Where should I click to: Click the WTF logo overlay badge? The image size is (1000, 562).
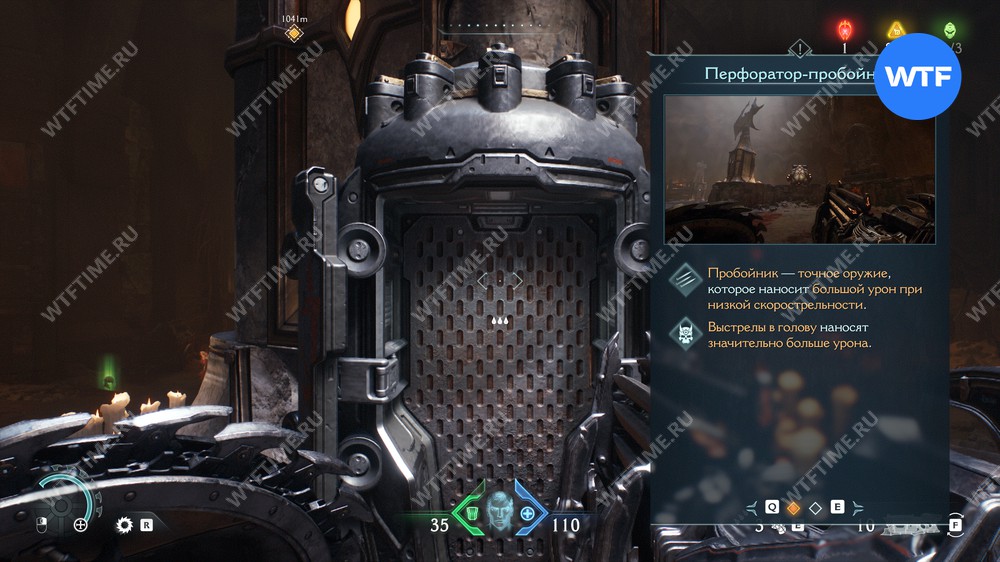coord(917,77)
